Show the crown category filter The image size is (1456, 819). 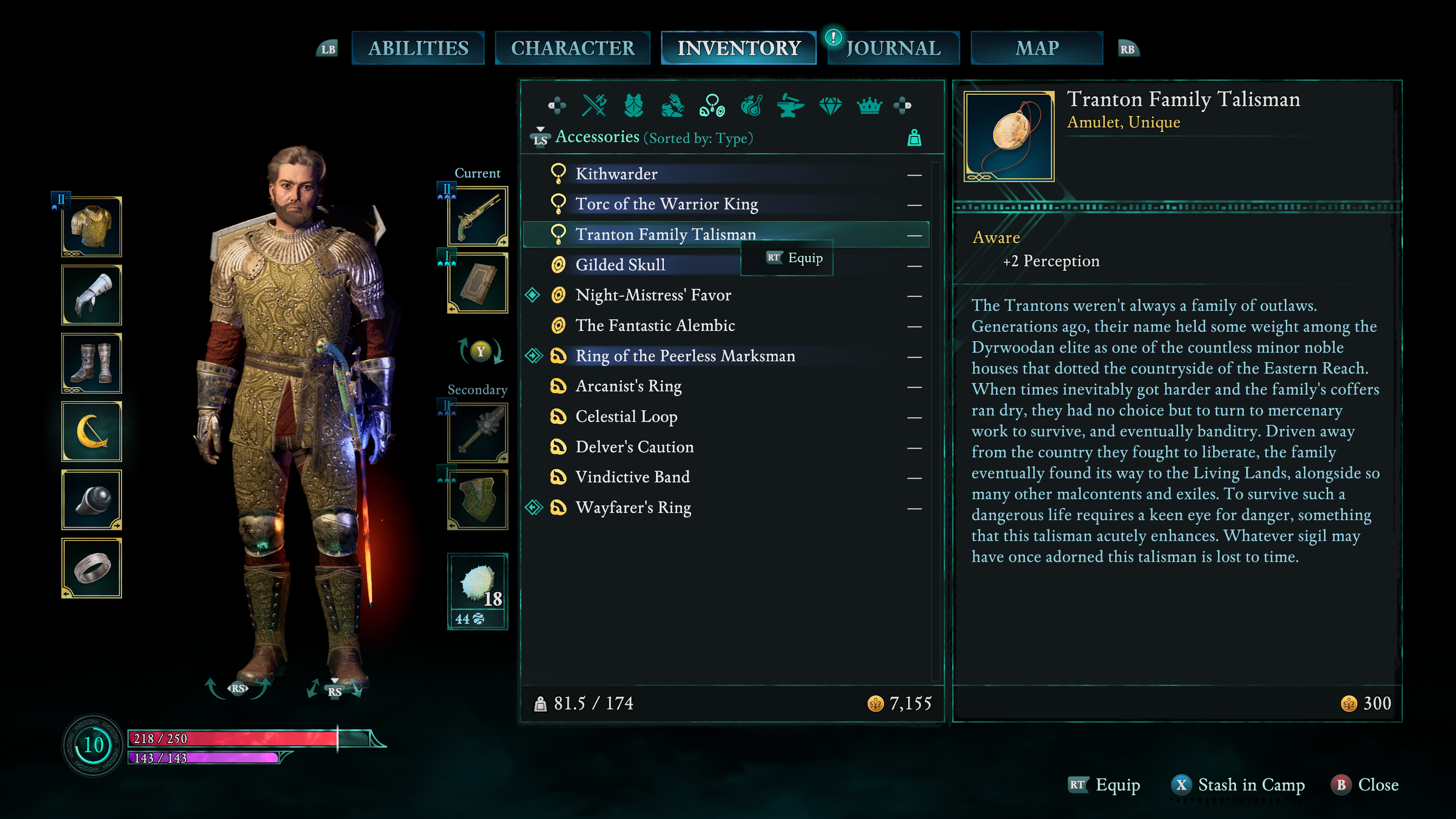point(869,106)
